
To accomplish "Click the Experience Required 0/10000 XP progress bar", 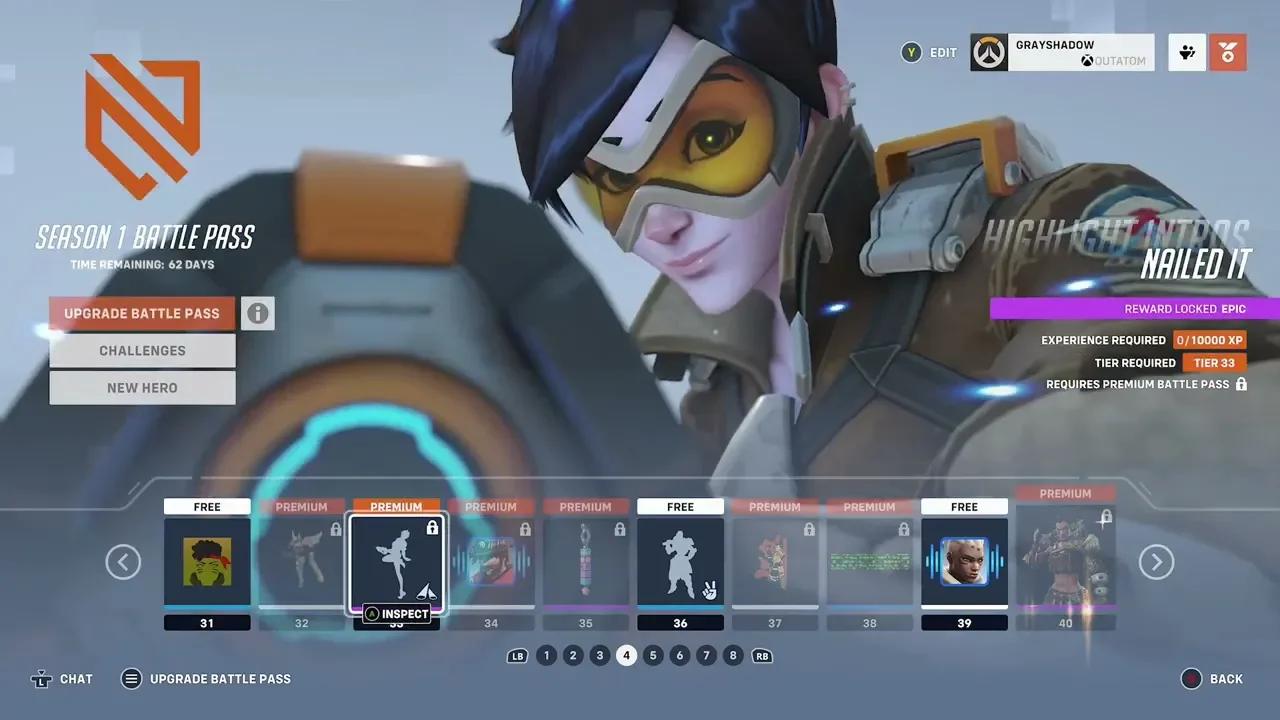I will pyautogui.click(x=1210, y=340).
